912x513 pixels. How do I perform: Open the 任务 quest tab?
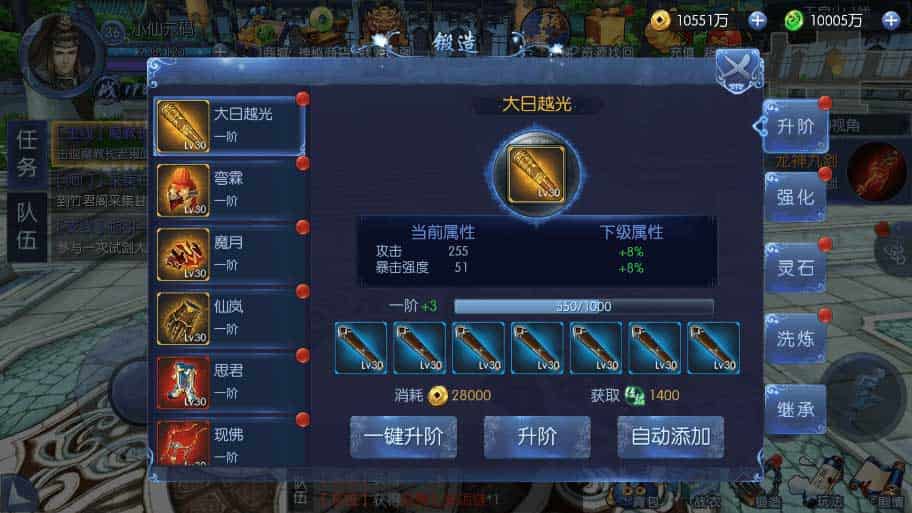click(x=27, y=153)
